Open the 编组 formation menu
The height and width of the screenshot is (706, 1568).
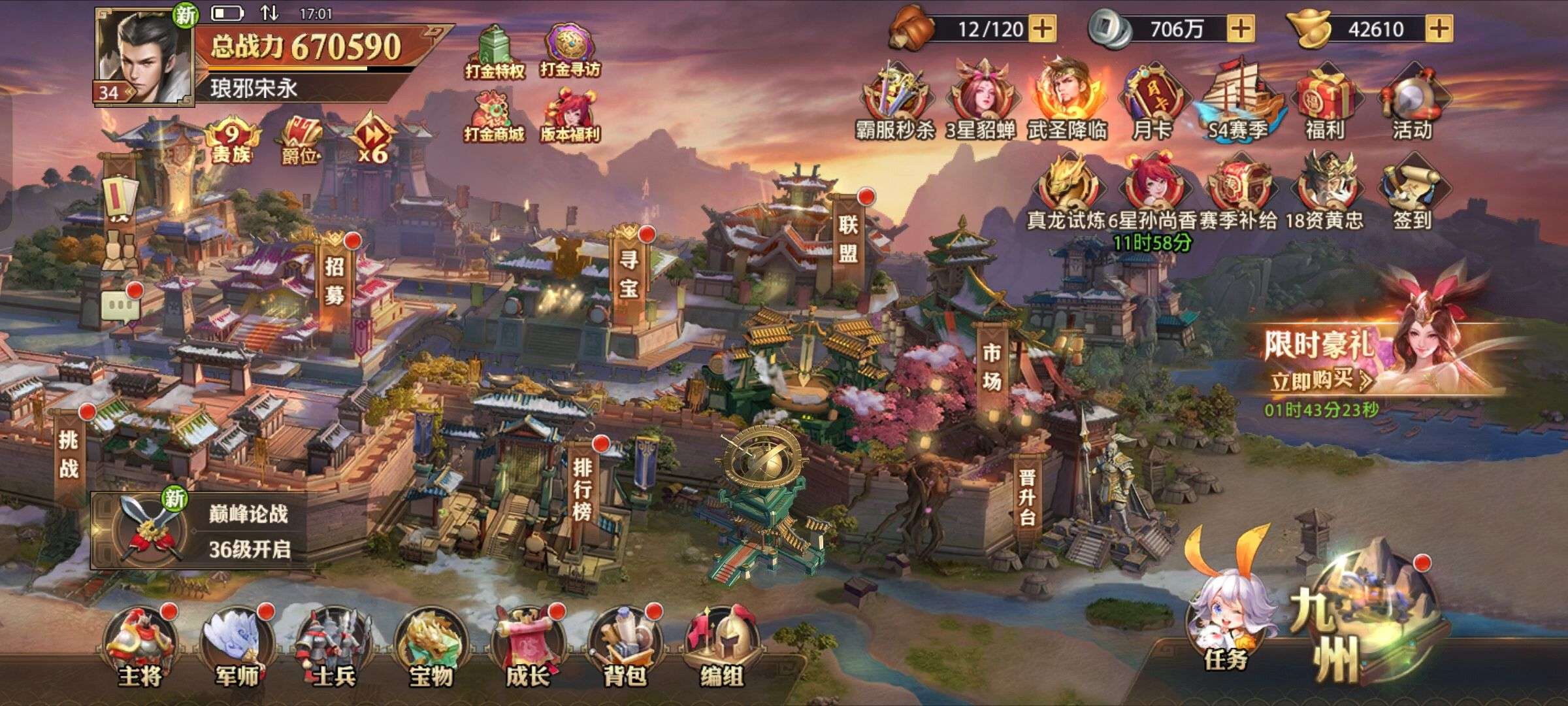click(721, 647)
